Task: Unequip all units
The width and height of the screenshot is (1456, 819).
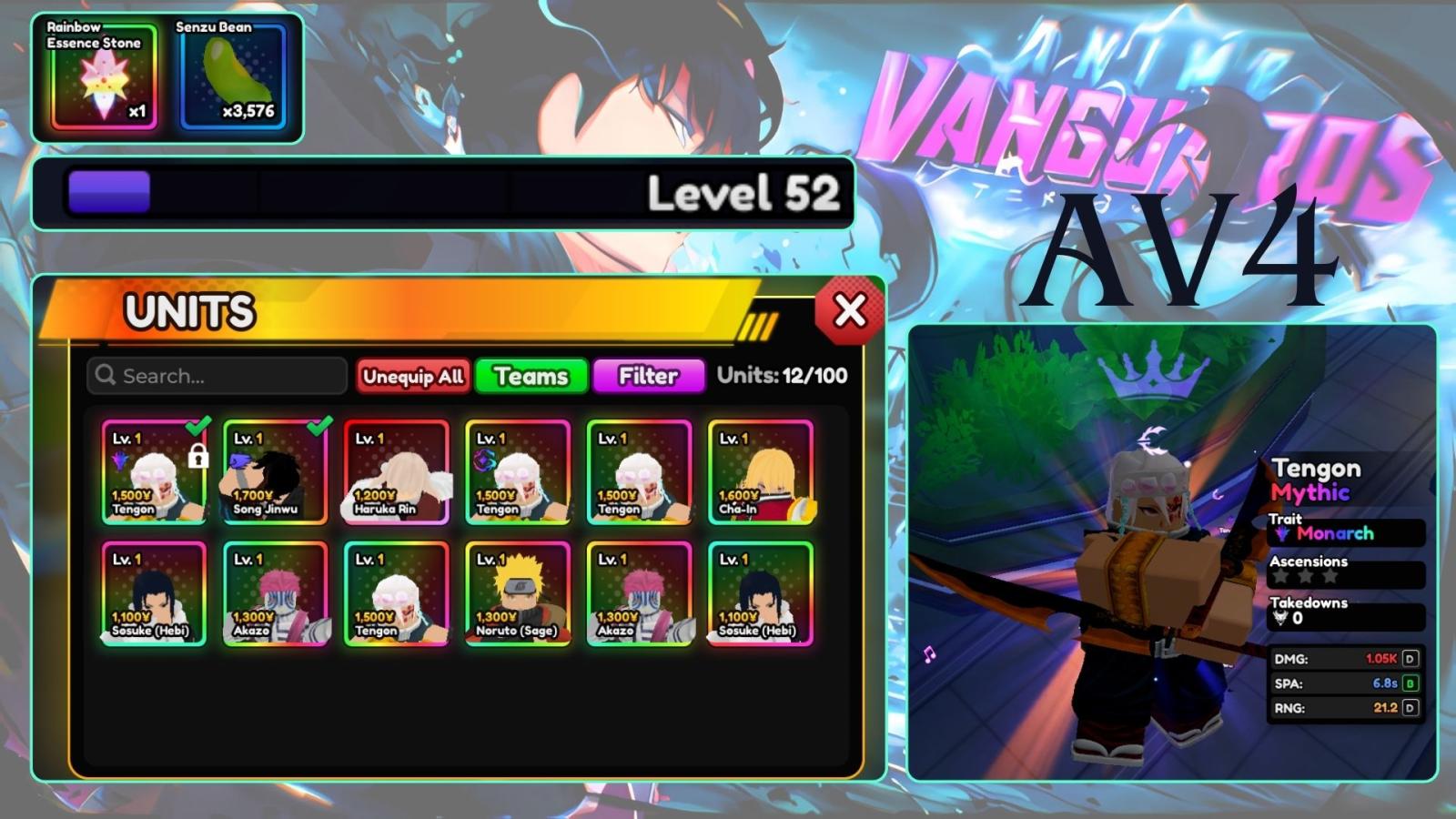Action: point(413,376)
